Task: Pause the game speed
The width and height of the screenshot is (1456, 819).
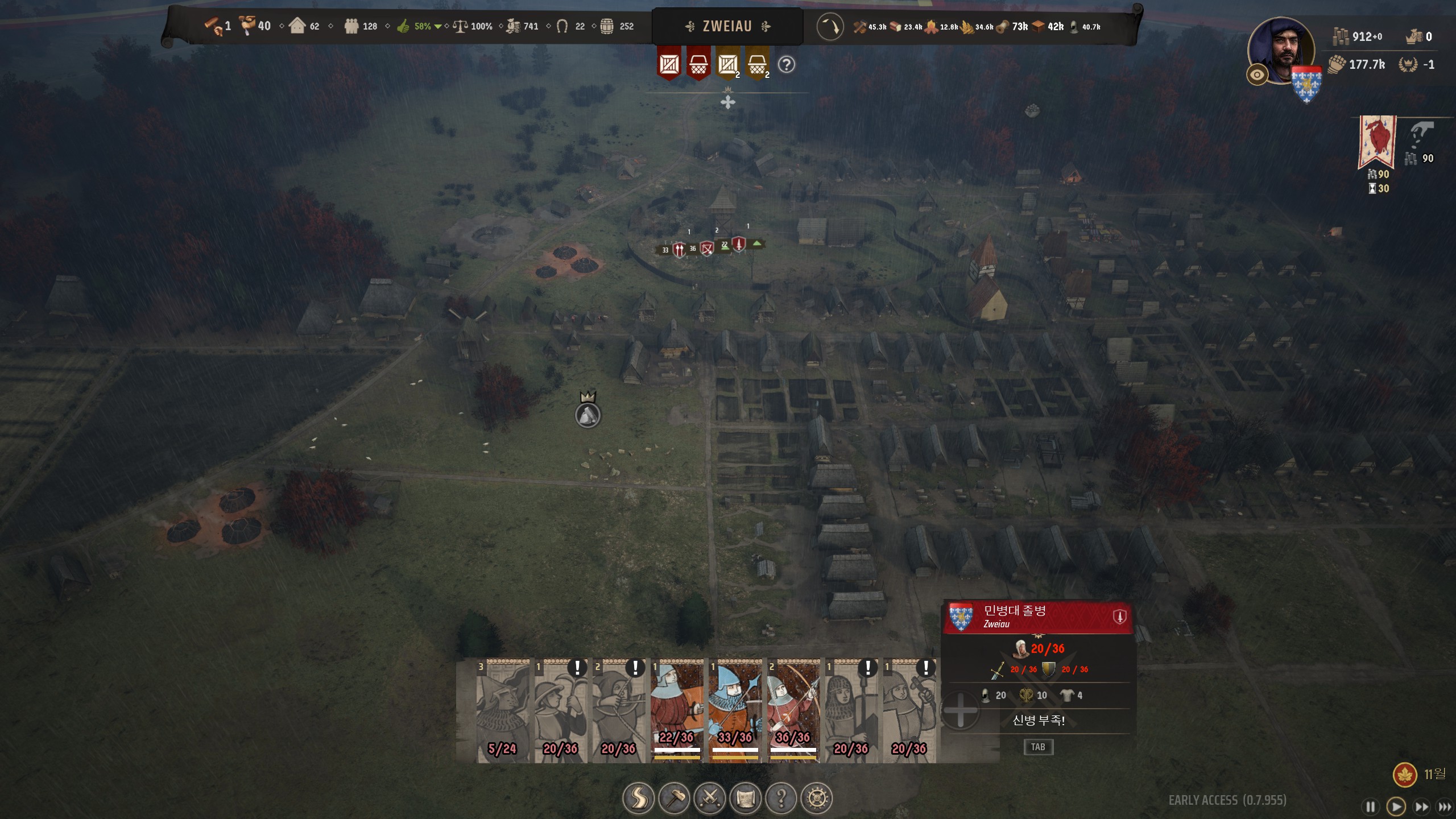Action: tap(1370, 806)
